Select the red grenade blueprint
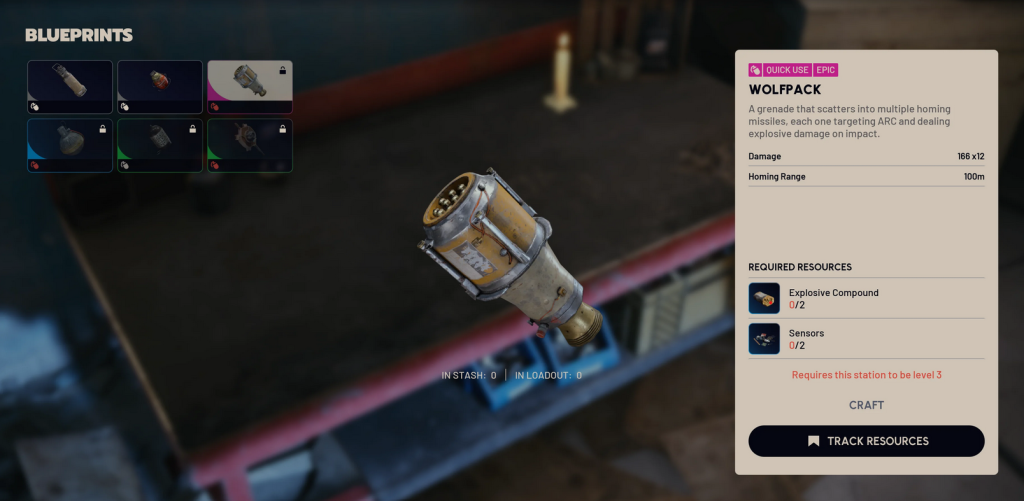The height and width of the screenshot is (501, 1024). click(160, 86)
